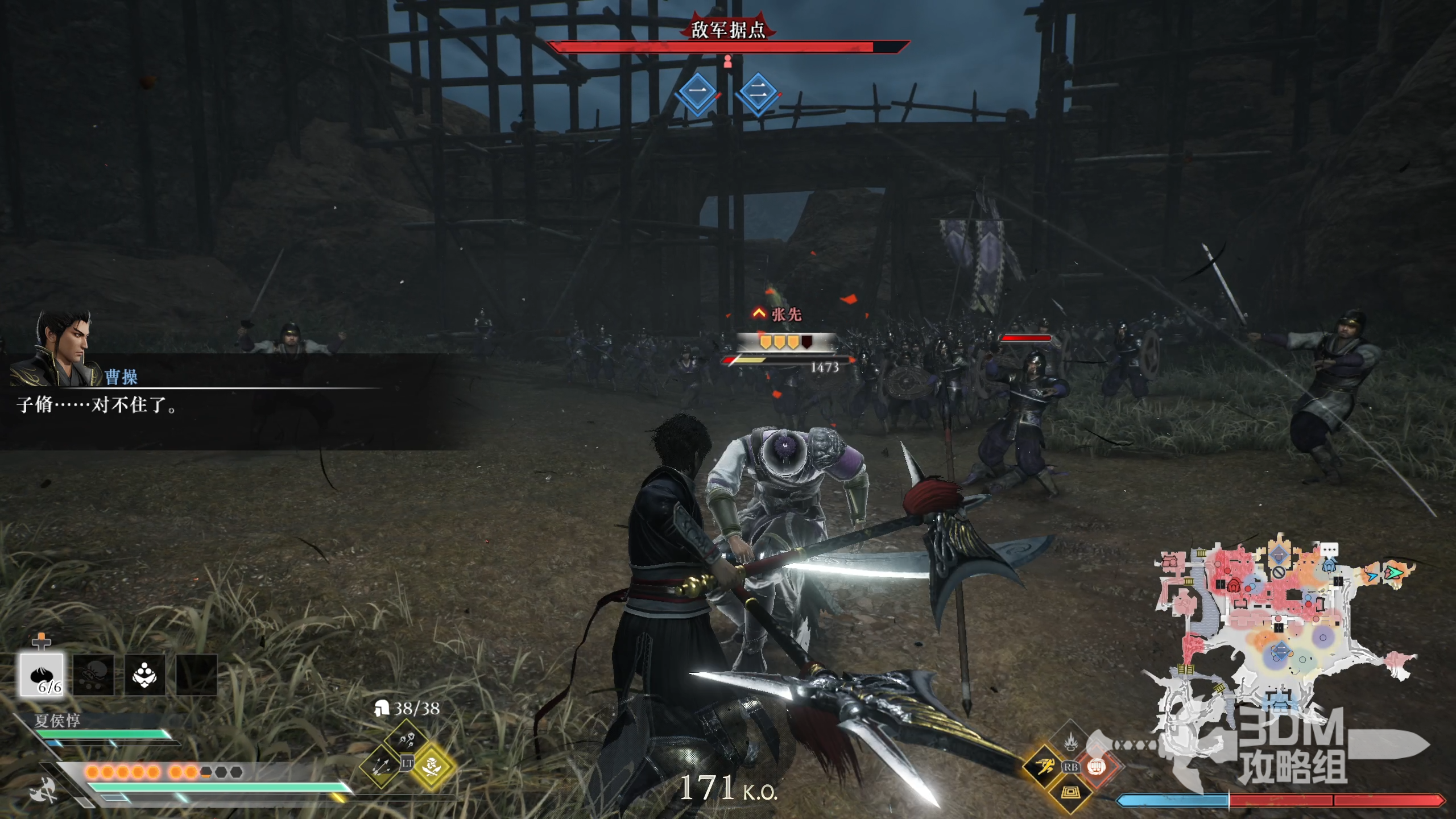Select the blue diamond marked 一

pos(698,92)
